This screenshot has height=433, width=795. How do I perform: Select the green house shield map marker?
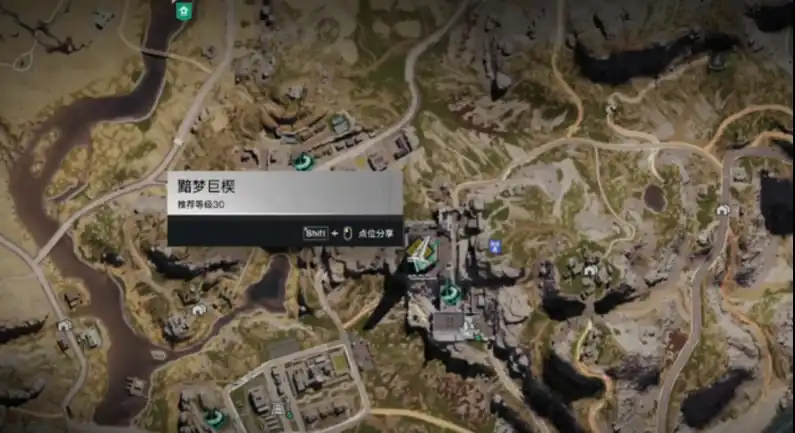tap(183, 11)
